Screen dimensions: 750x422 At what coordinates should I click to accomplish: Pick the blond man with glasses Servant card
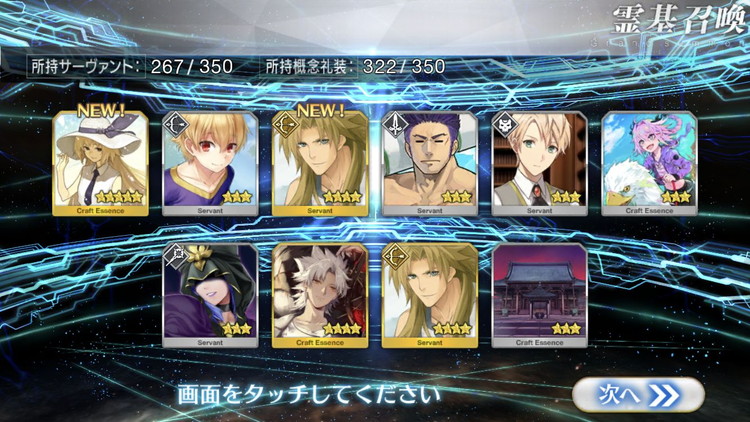pyautogui.click(x=540, y=162)
